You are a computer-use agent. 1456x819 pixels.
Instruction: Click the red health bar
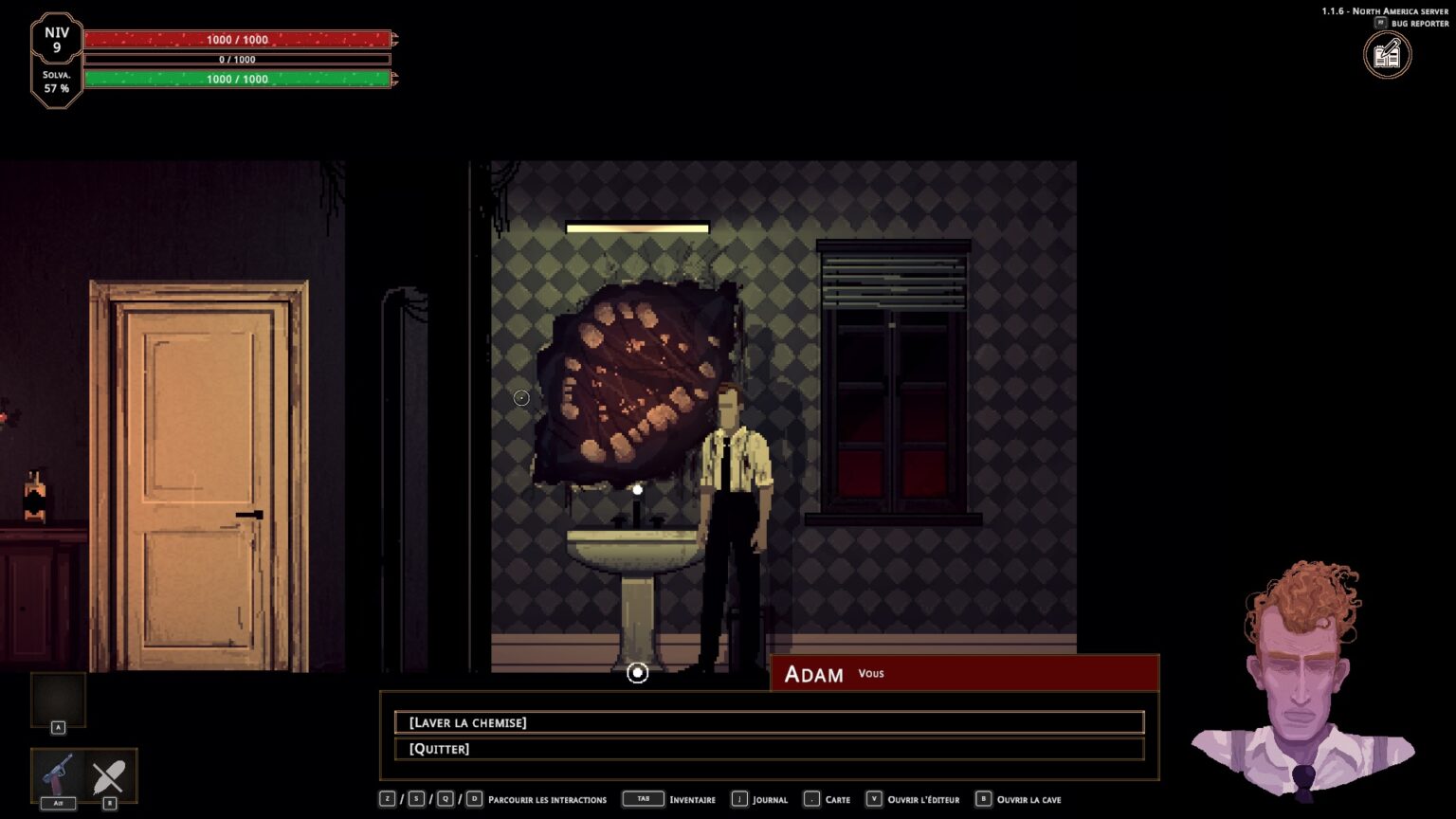[x=237, y=39]
